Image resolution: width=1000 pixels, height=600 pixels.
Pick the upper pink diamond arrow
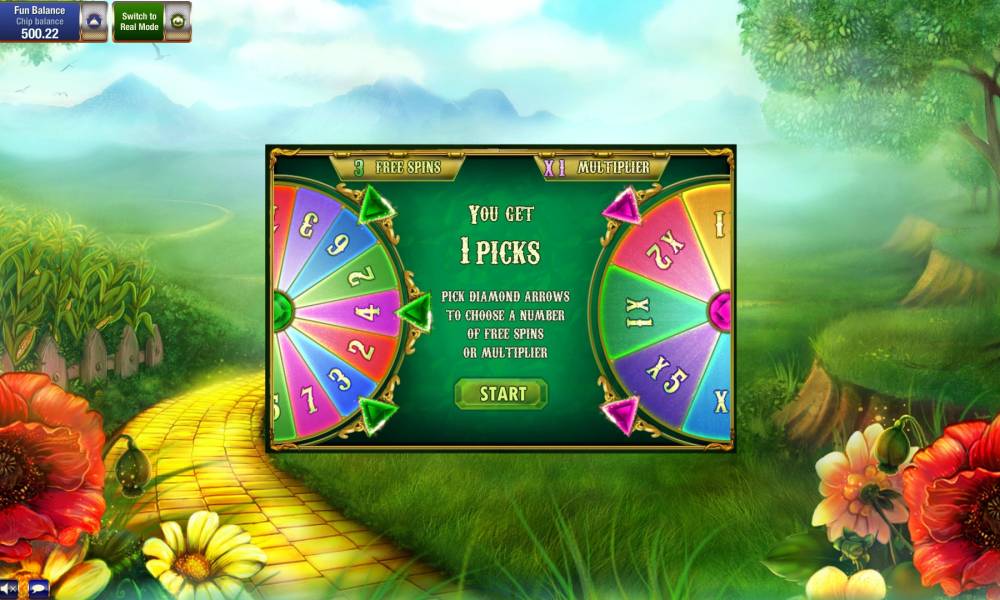pyautogui.click(x=622, y=206)
